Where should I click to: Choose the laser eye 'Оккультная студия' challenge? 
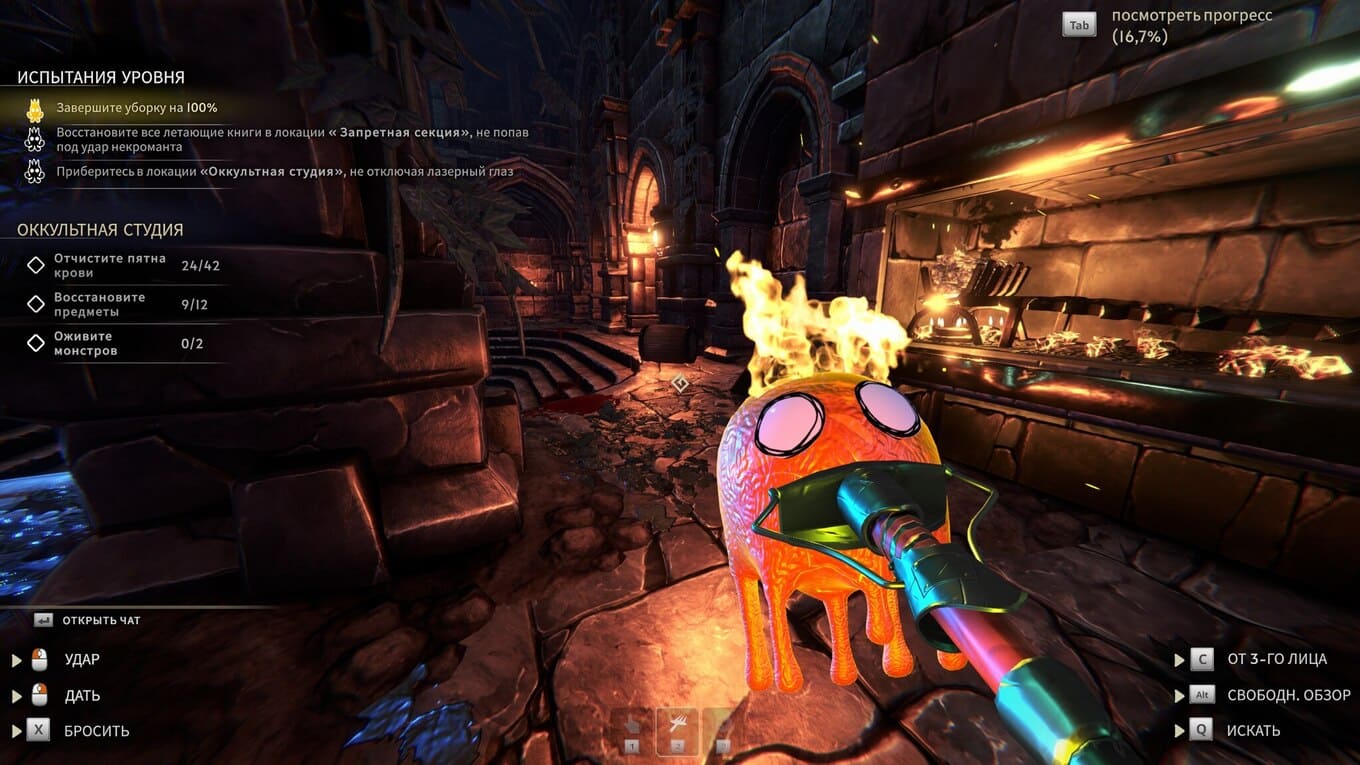tap(284, 172)
